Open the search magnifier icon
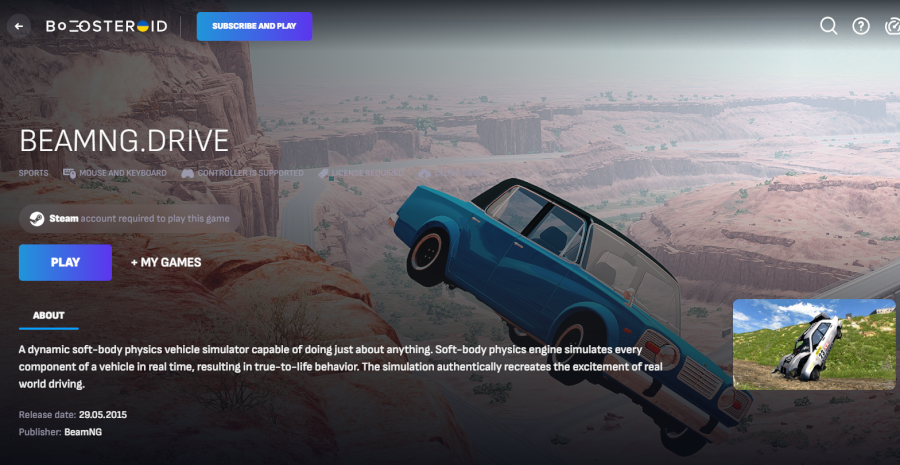The height and width of the screenshot is (465, 900). 828,26
